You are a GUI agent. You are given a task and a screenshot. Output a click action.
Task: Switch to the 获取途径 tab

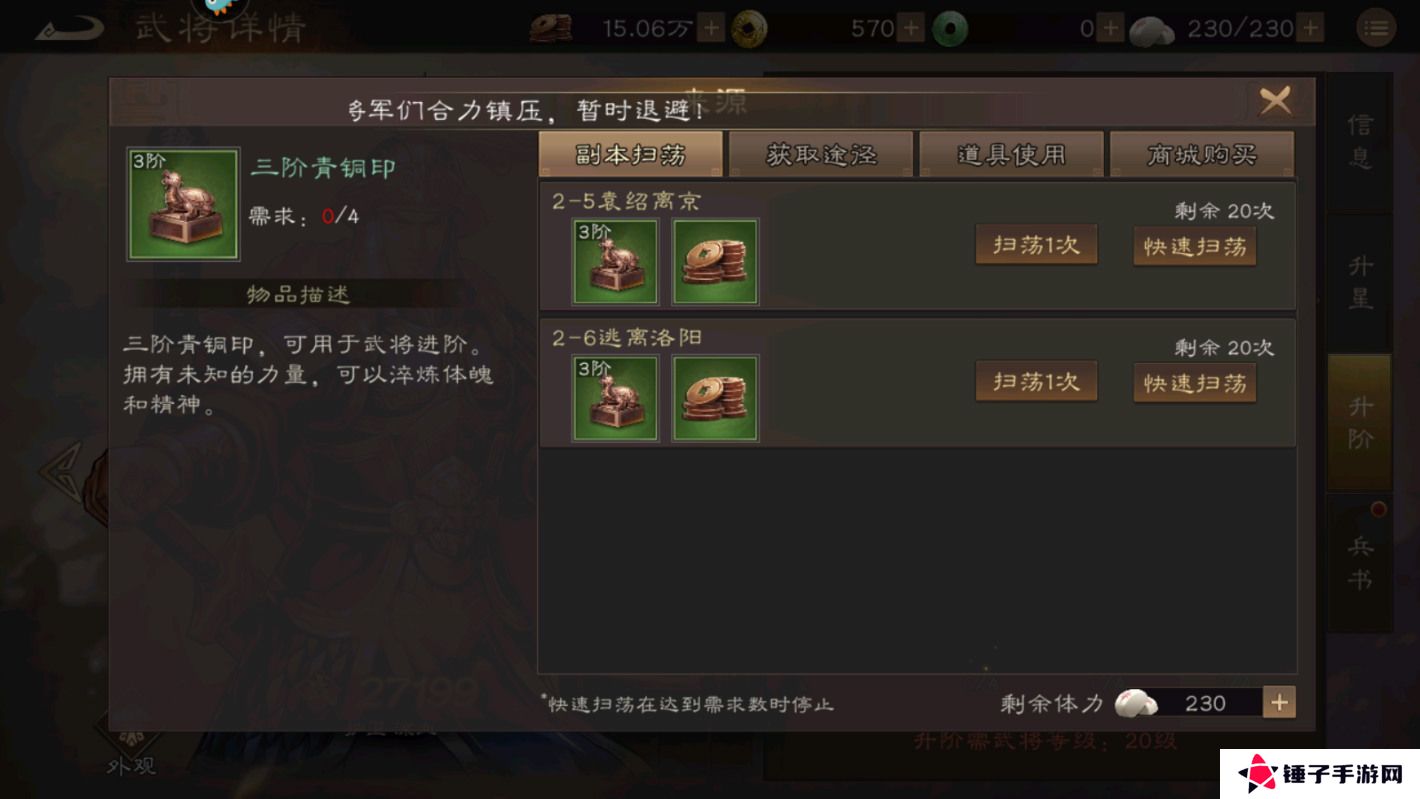pyautogui.click(x=821, y=153)
